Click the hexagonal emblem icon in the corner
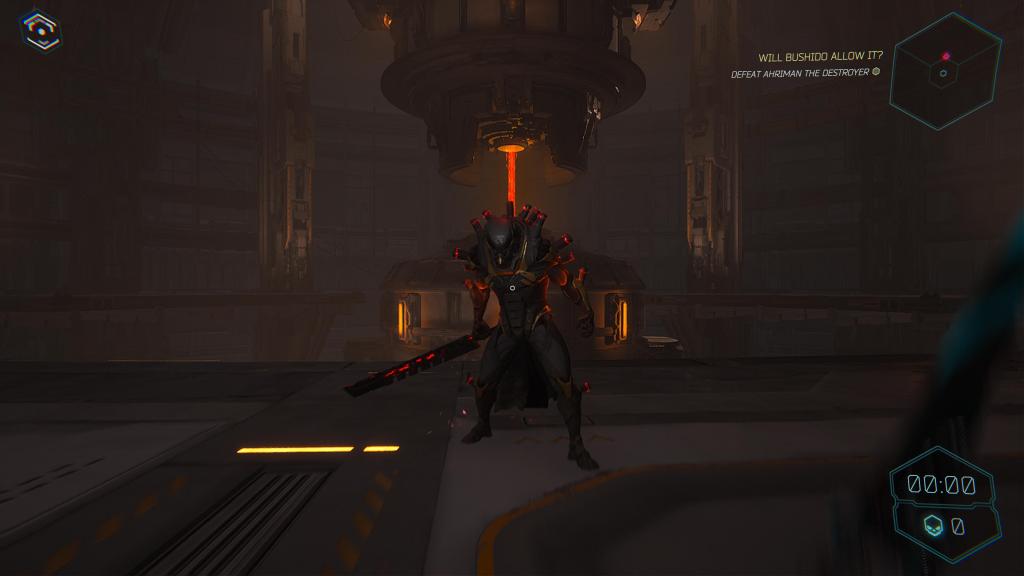The height and width of the screenshot is (576, 1024). [40, 30]
